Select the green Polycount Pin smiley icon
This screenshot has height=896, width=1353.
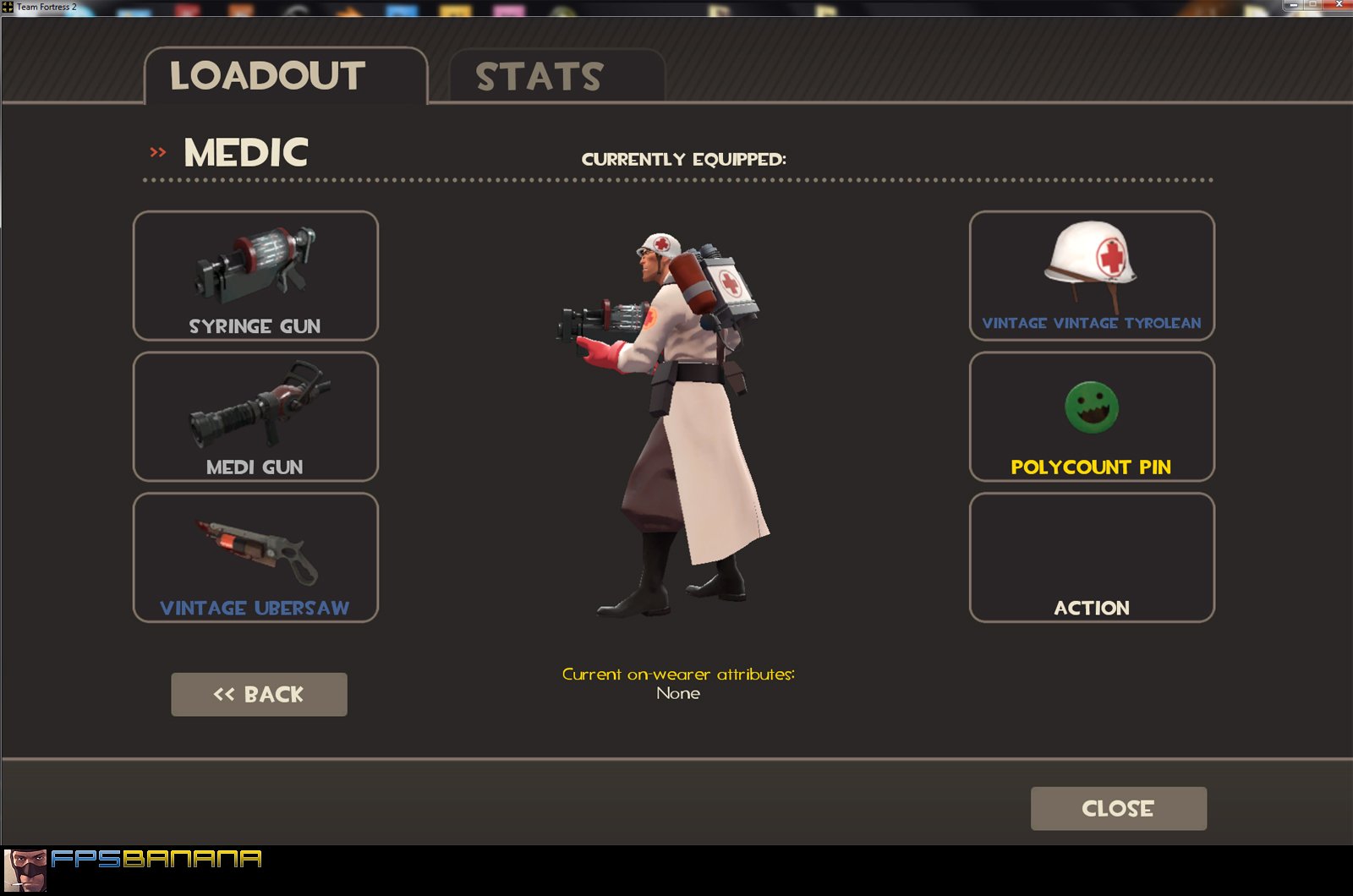(x=1091, y=406)
